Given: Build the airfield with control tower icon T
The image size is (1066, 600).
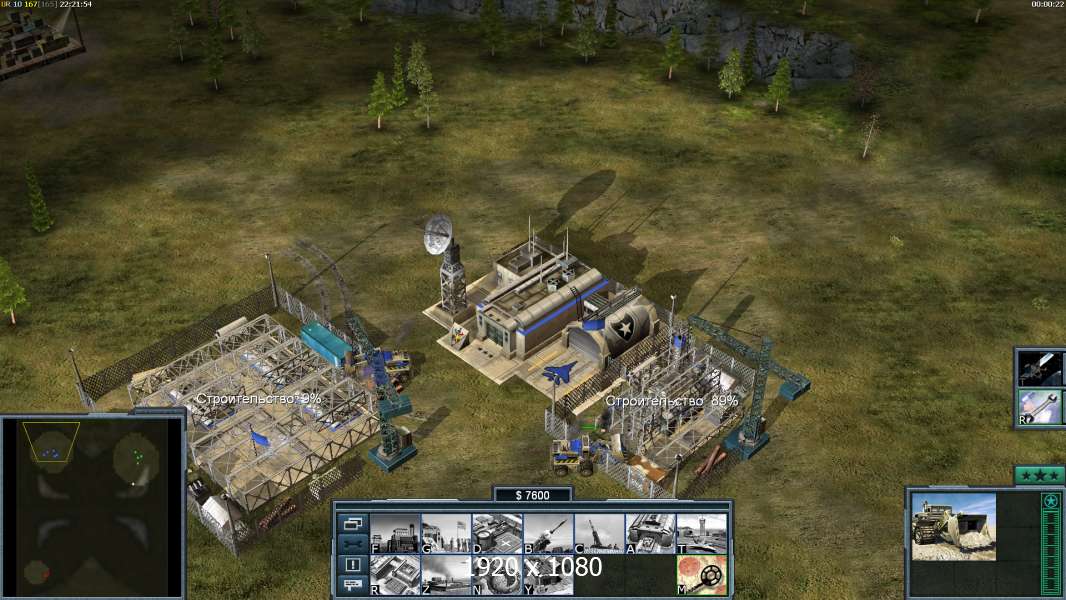Looking at the screenshot, I should pyautogui.click(x=701, y=533).
